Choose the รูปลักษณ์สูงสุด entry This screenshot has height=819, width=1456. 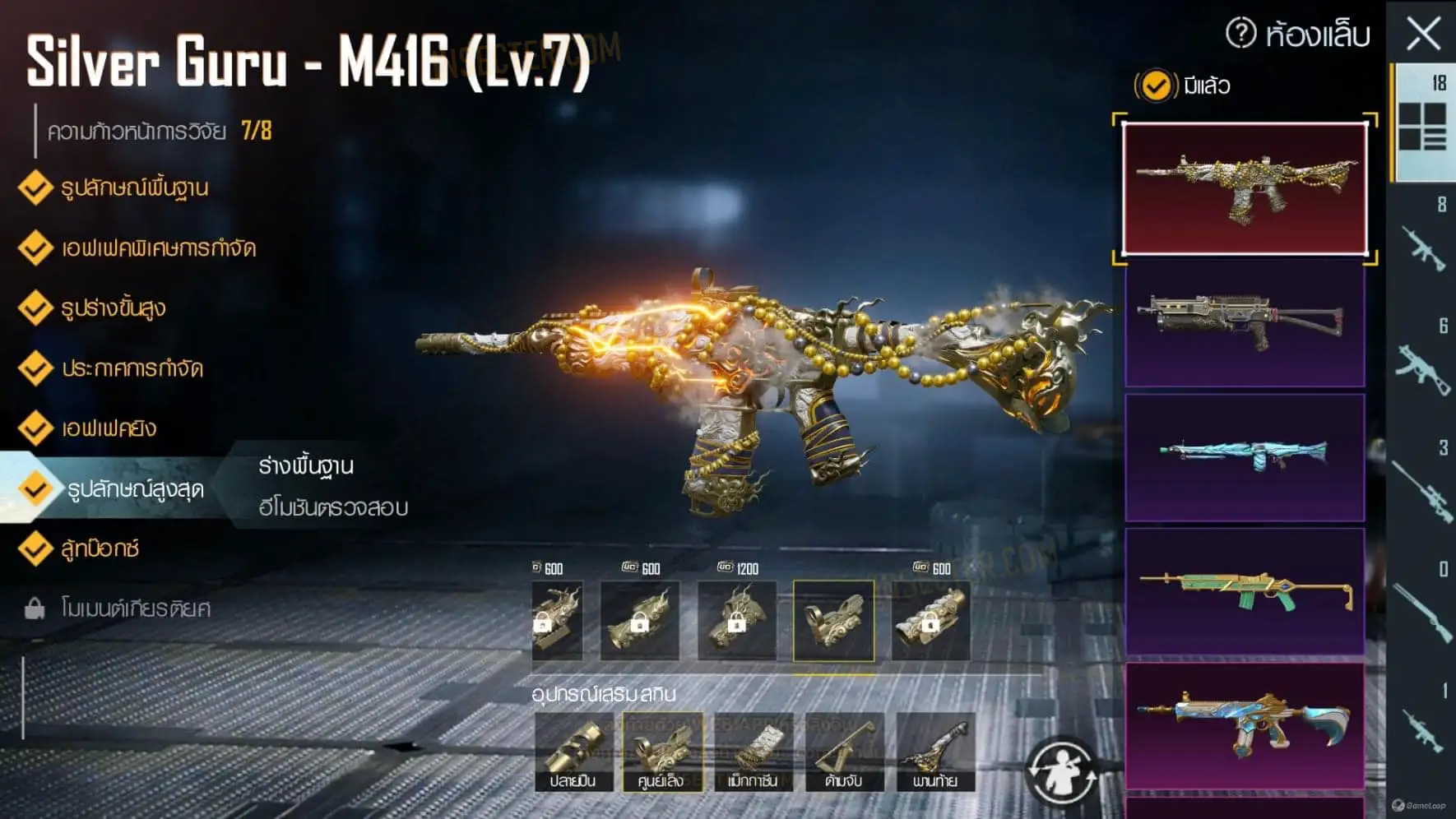click(x=135, y=489)
